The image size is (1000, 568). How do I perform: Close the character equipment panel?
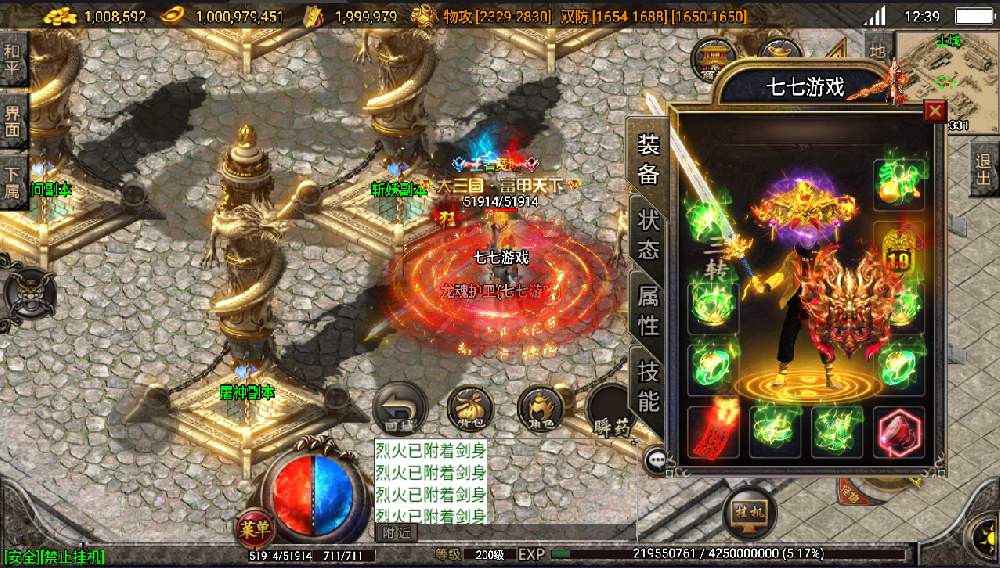click(x=935, y=111)
